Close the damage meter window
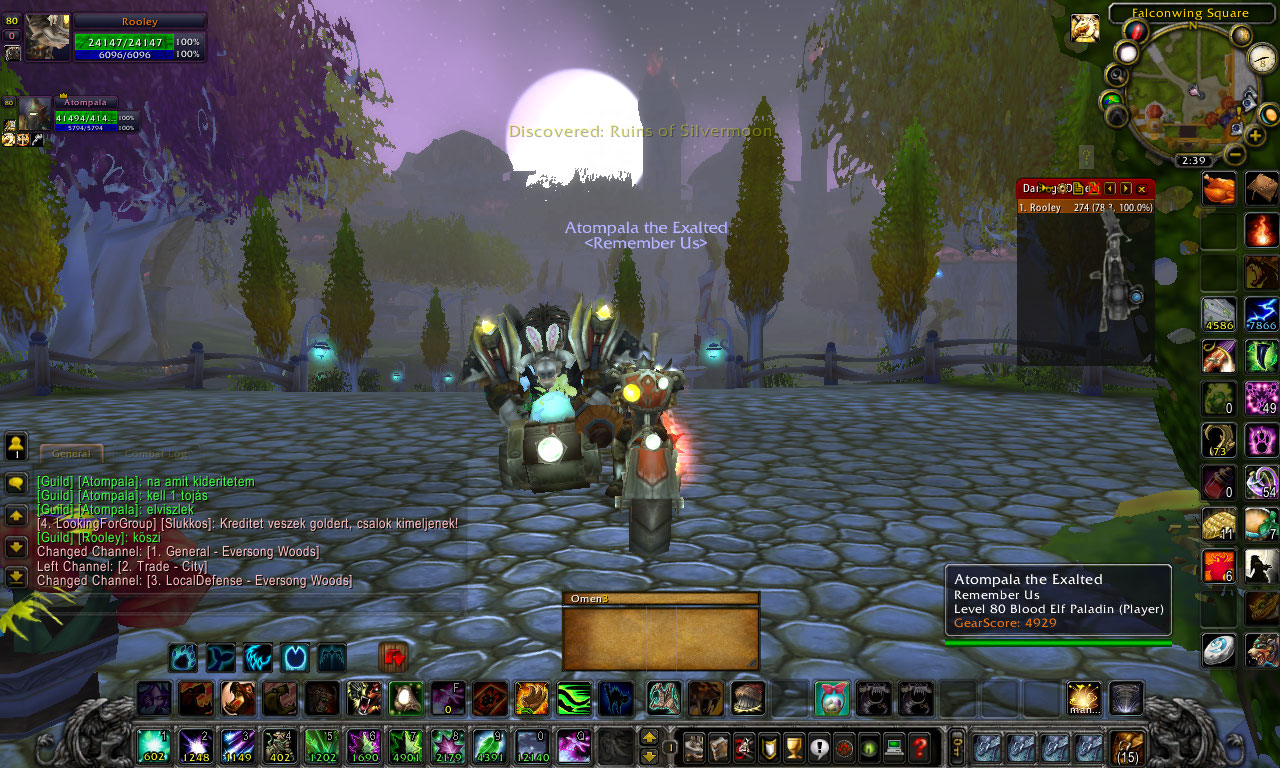The width and height of the screenshot is (1280, 768). click(x=1142, y=188)
